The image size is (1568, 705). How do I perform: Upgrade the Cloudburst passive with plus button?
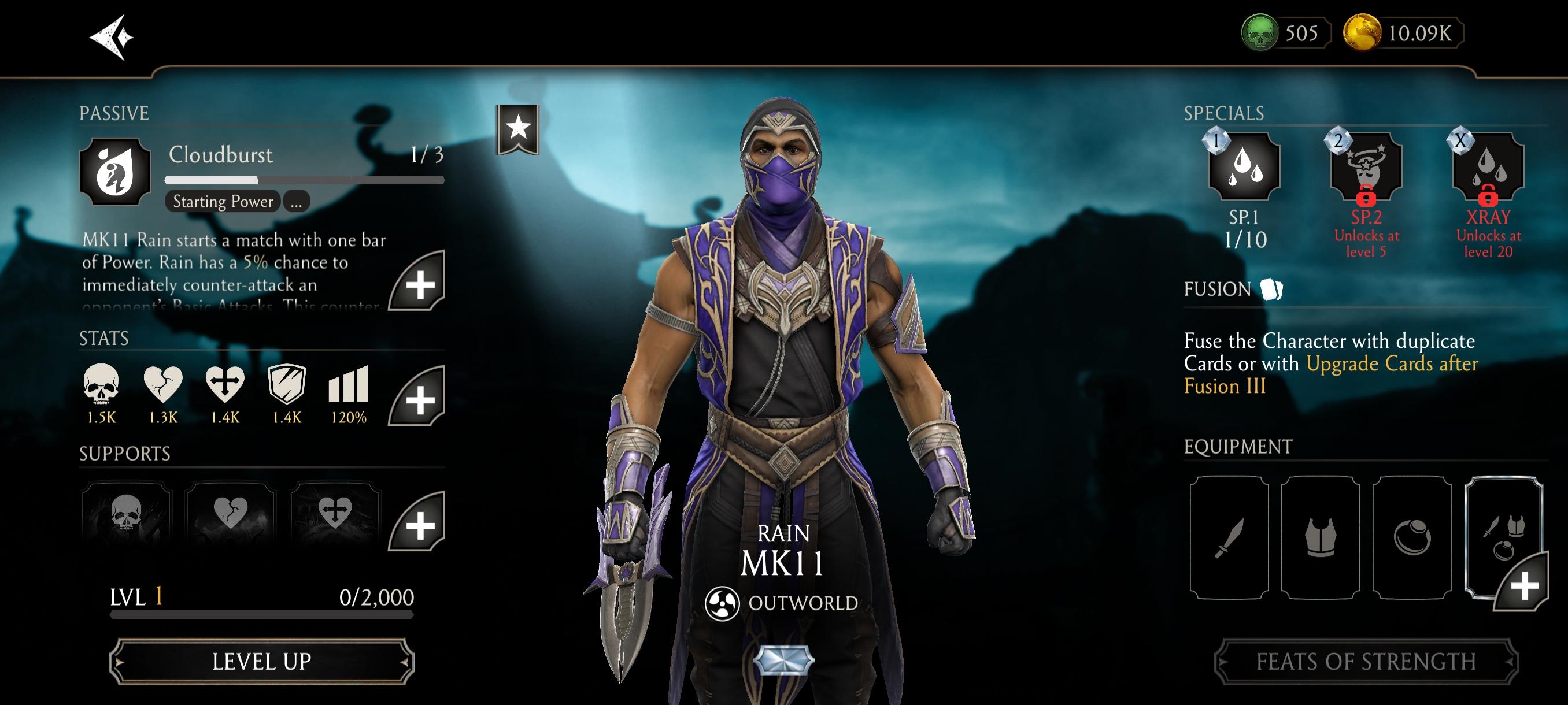(418, 282)
